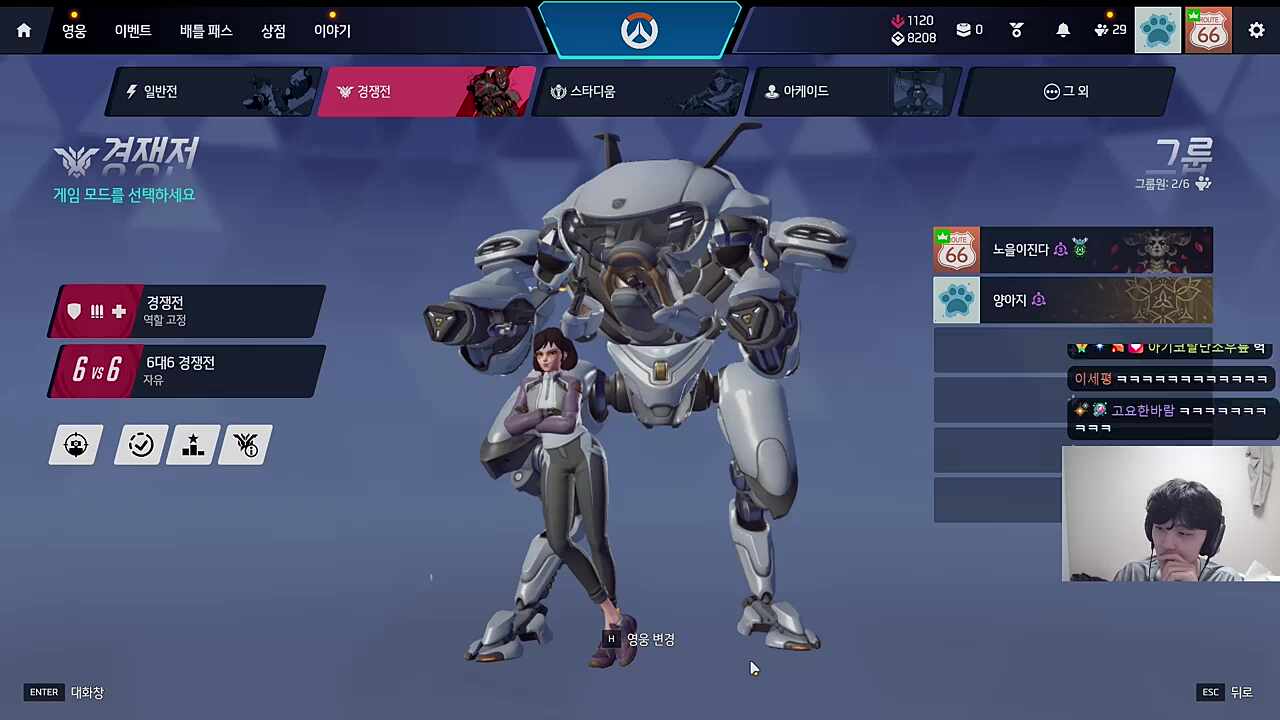Open the competitive rank info icon
Image resolution: width=1280 pixels, height=720 pixels.
(245, 445)
